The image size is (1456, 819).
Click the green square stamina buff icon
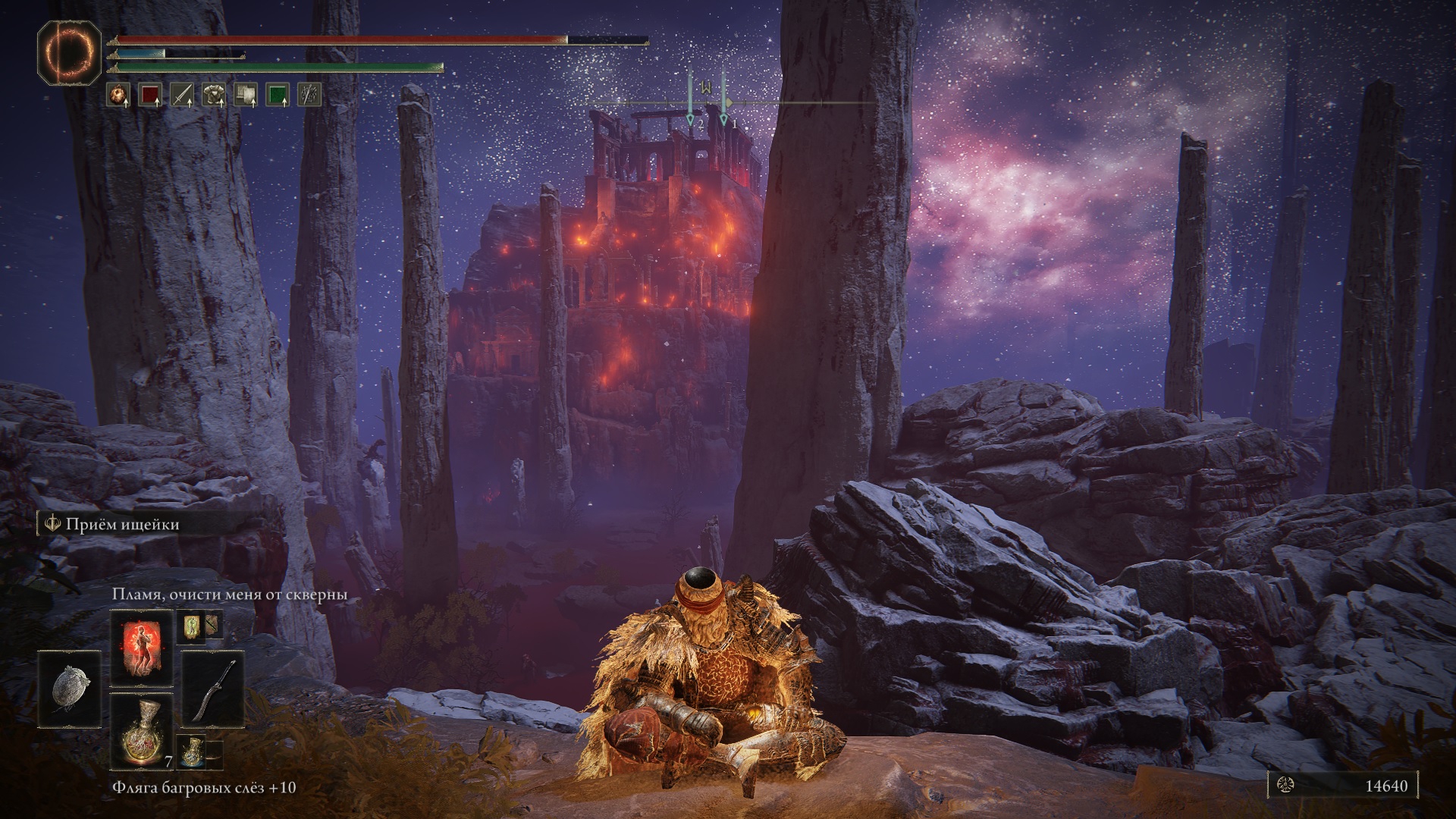pos(278,95)
